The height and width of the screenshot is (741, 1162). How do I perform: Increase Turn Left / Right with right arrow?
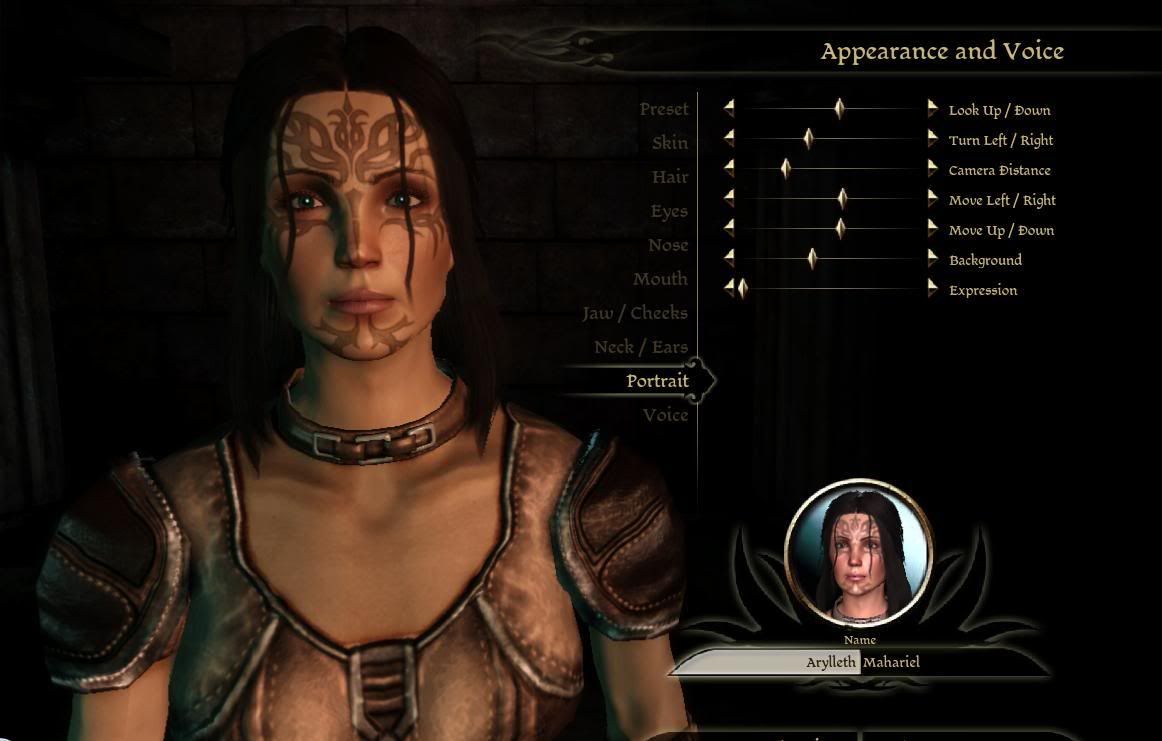pyautogui.click(x=932, y=139)
